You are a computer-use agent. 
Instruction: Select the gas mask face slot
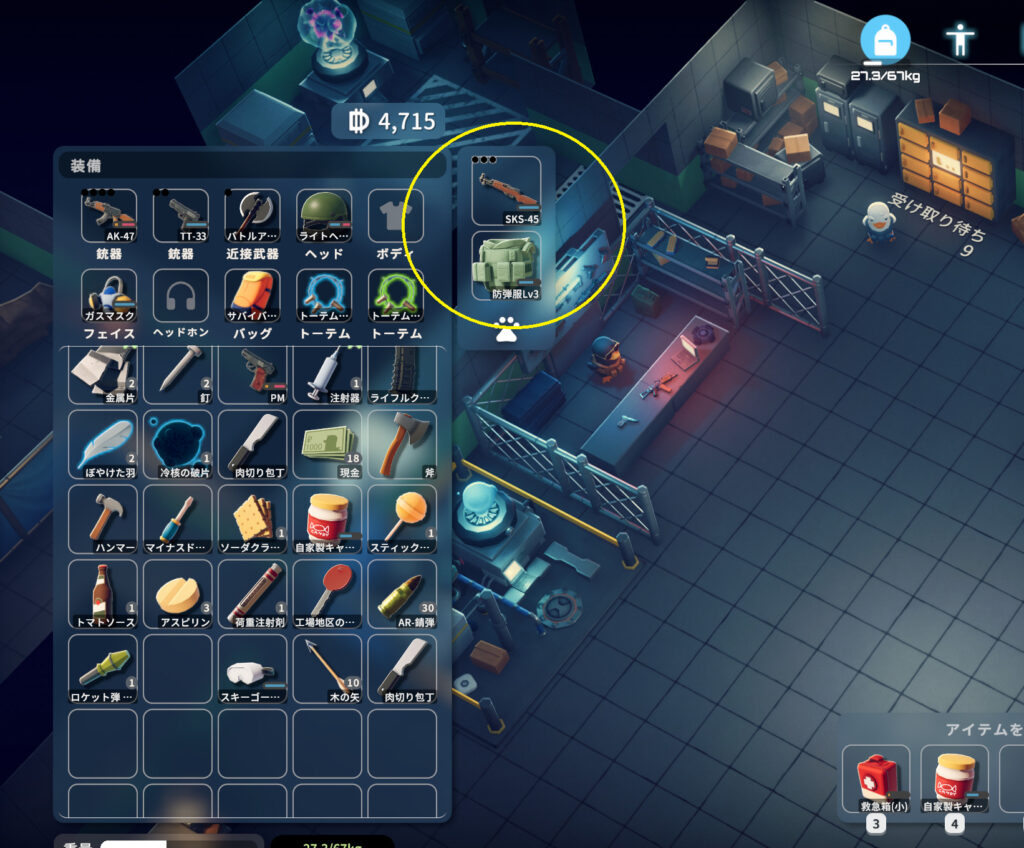pos(109,295)
